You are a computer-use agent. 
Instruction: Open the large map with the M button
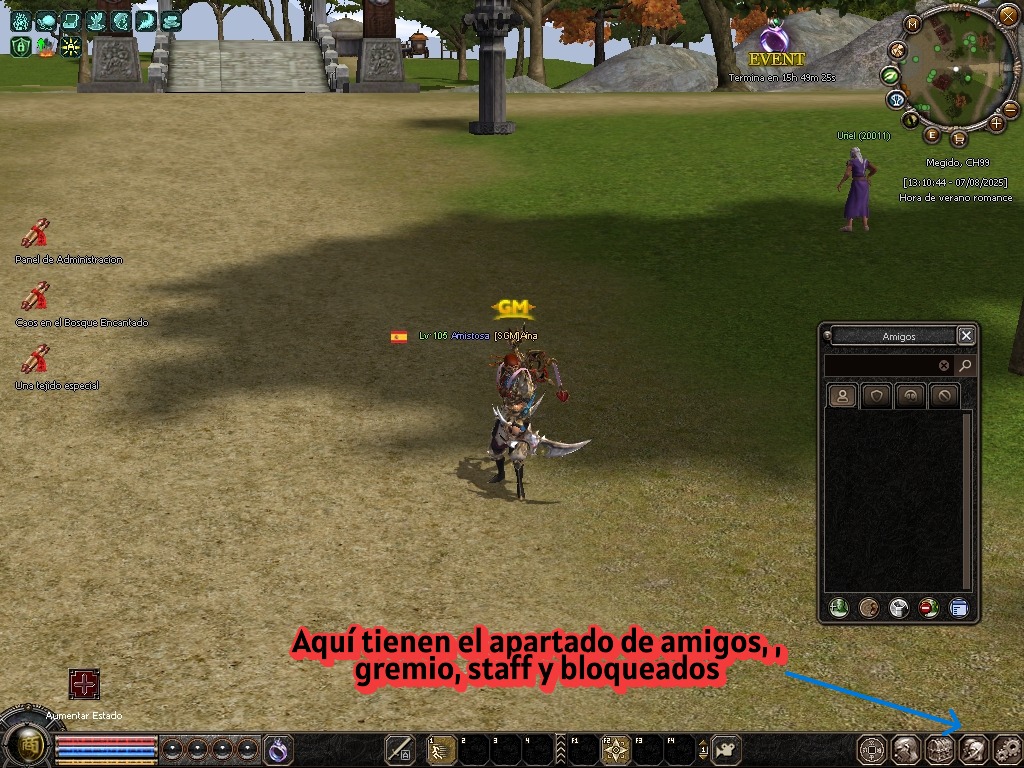(912, 24)
